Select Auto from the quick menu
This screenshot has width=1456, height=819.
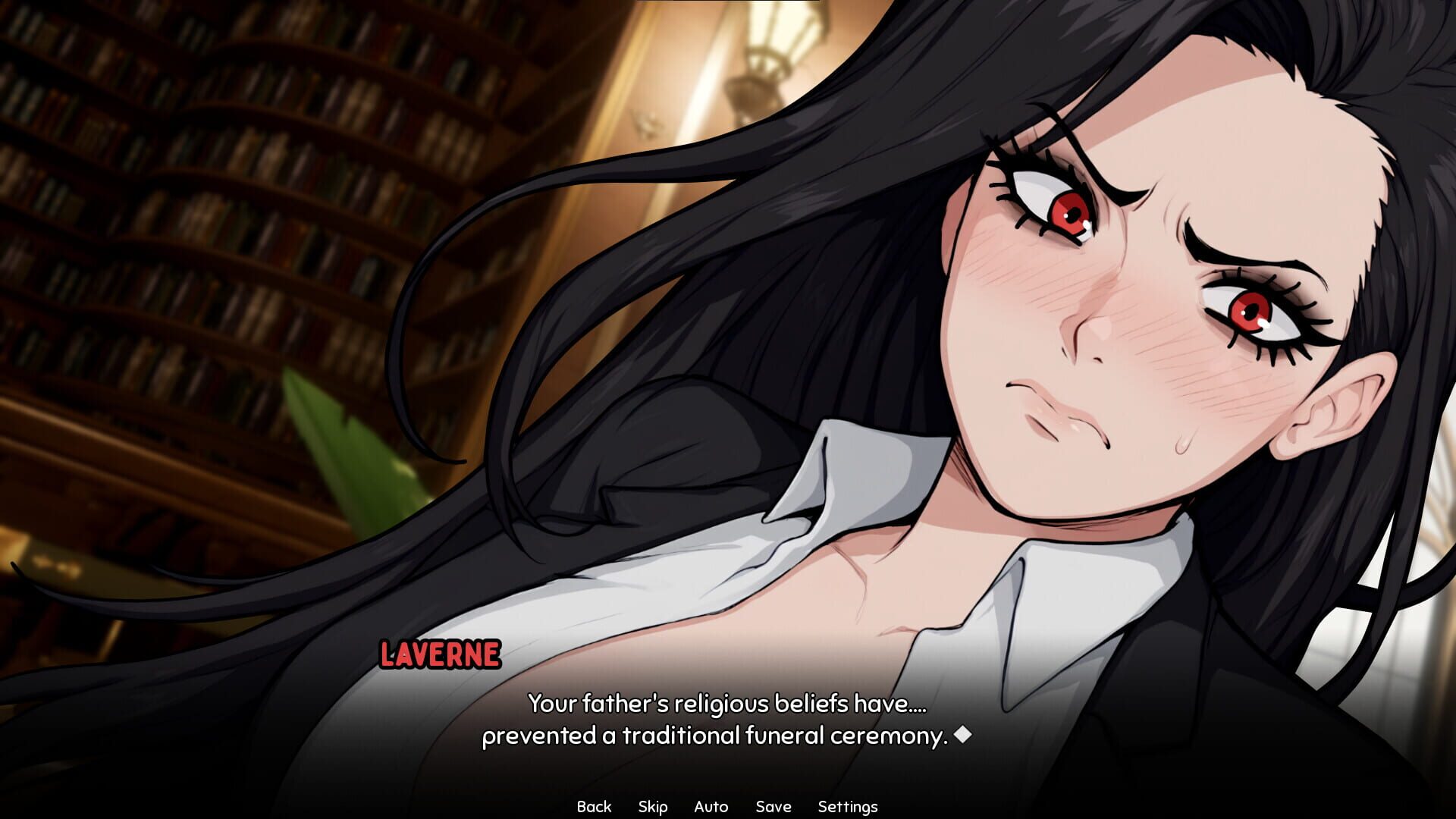(711, 806)
